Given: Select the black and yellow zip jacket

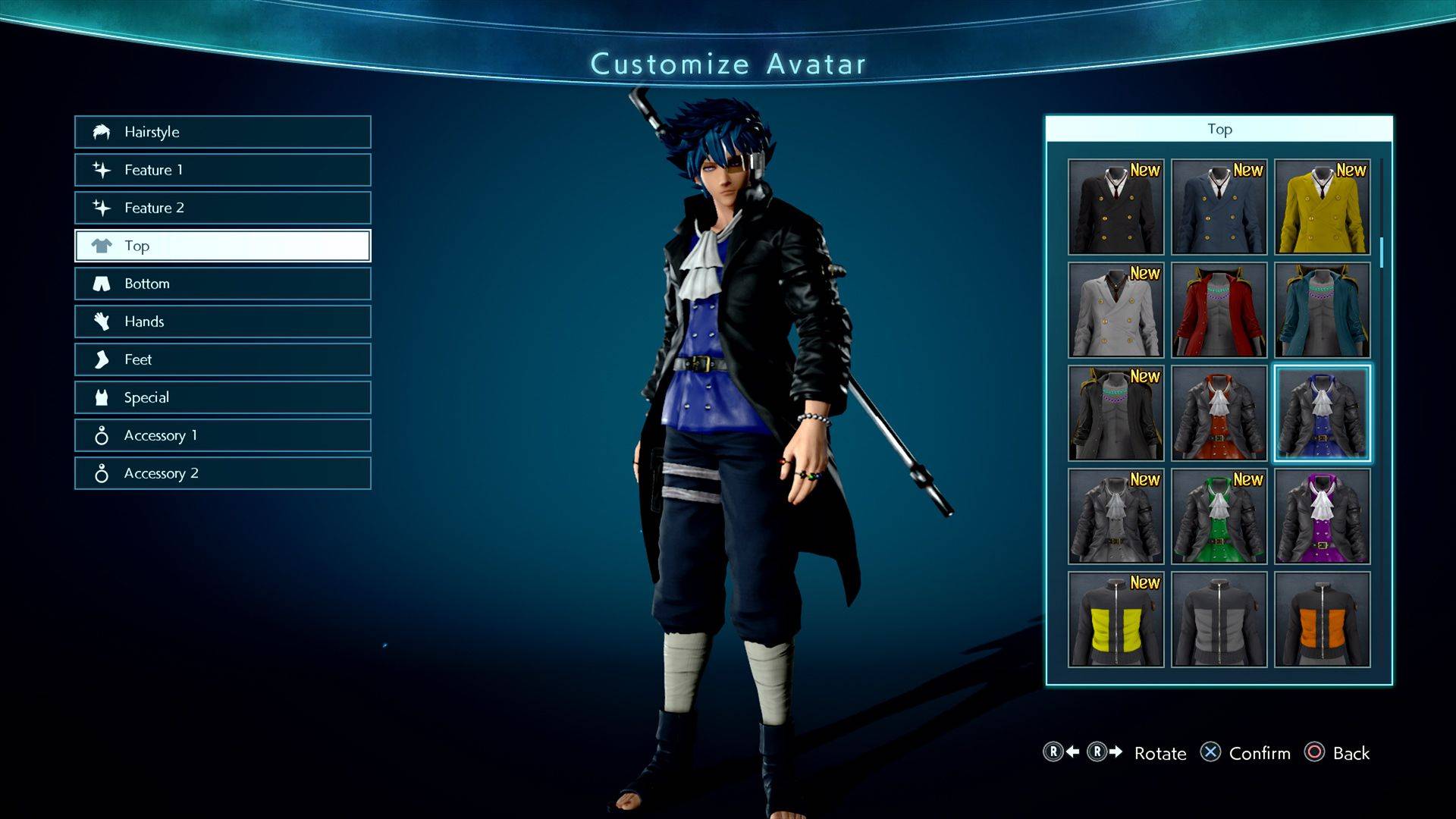Looking at the screenshot, I should click(x=1116, y=620).
